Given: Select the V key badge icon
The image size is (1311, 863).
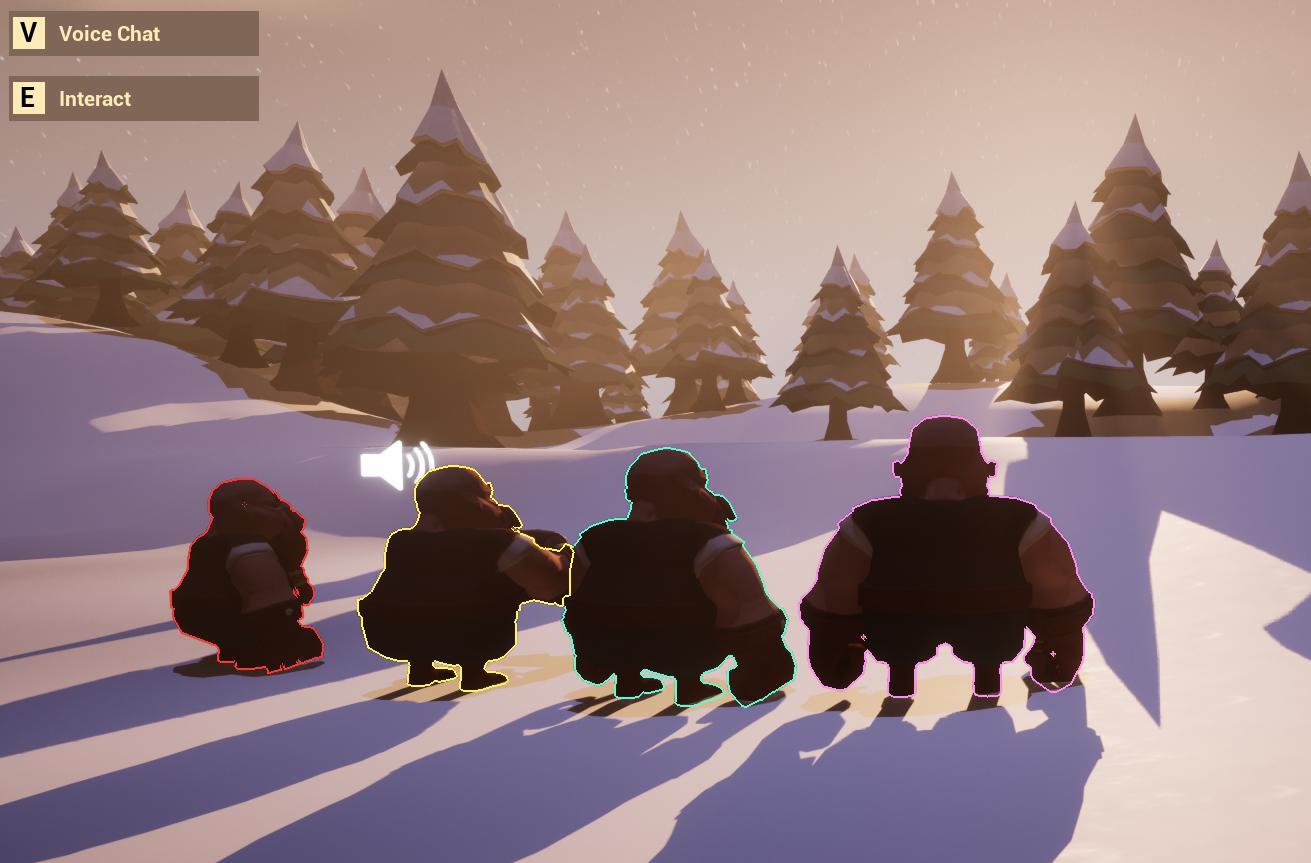Looking at the screenshot, I should pos(27,33).
